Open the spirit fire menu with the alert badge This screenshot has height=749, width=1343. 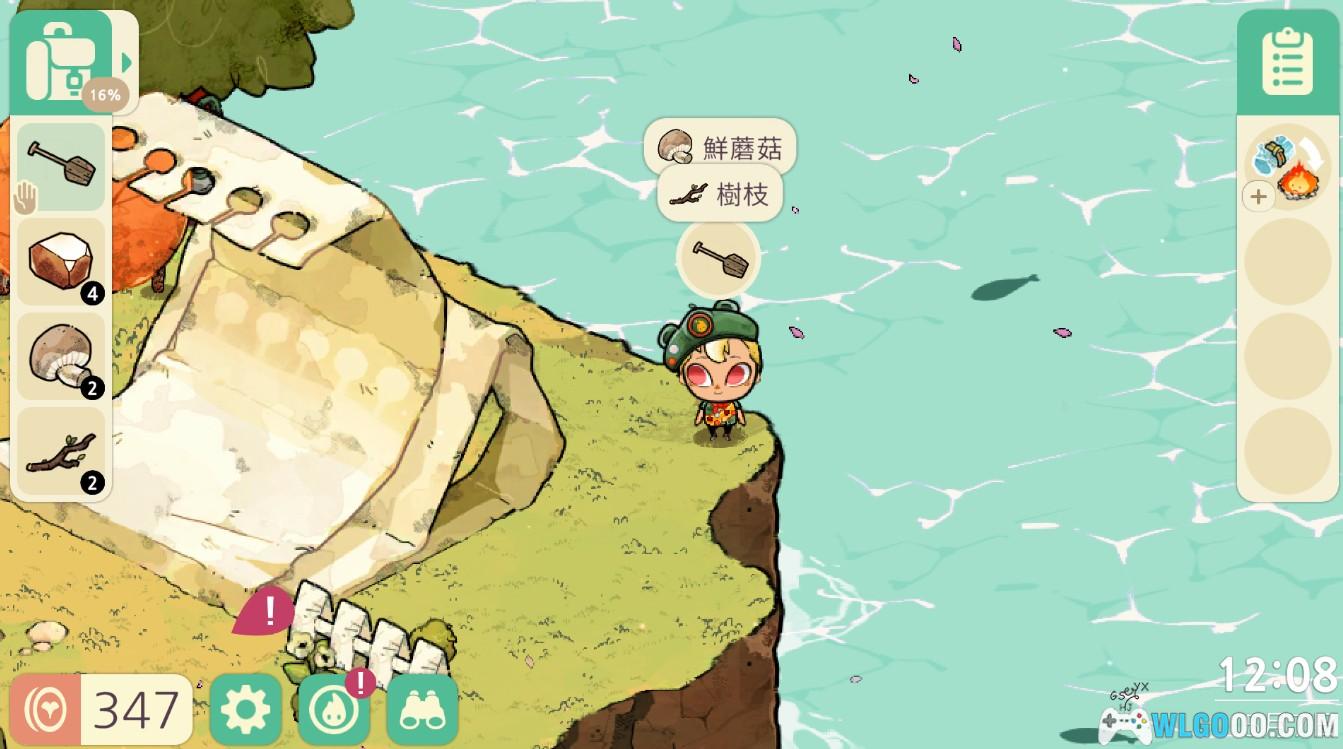(x=335, y=708)
